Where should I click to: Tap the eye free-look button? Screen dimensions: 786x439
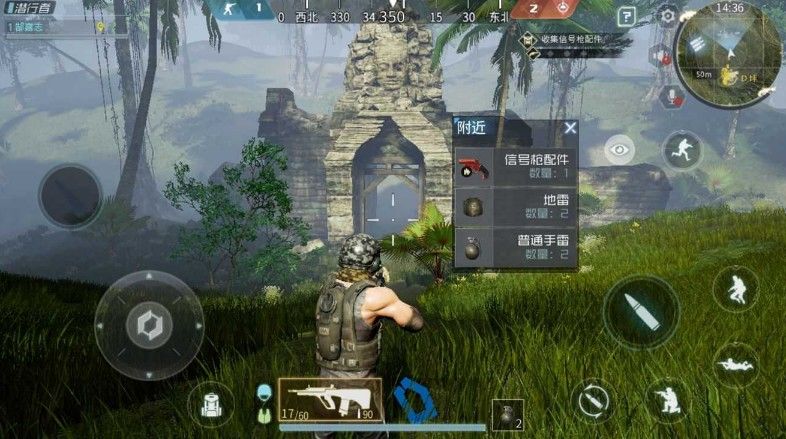[620, 150]
